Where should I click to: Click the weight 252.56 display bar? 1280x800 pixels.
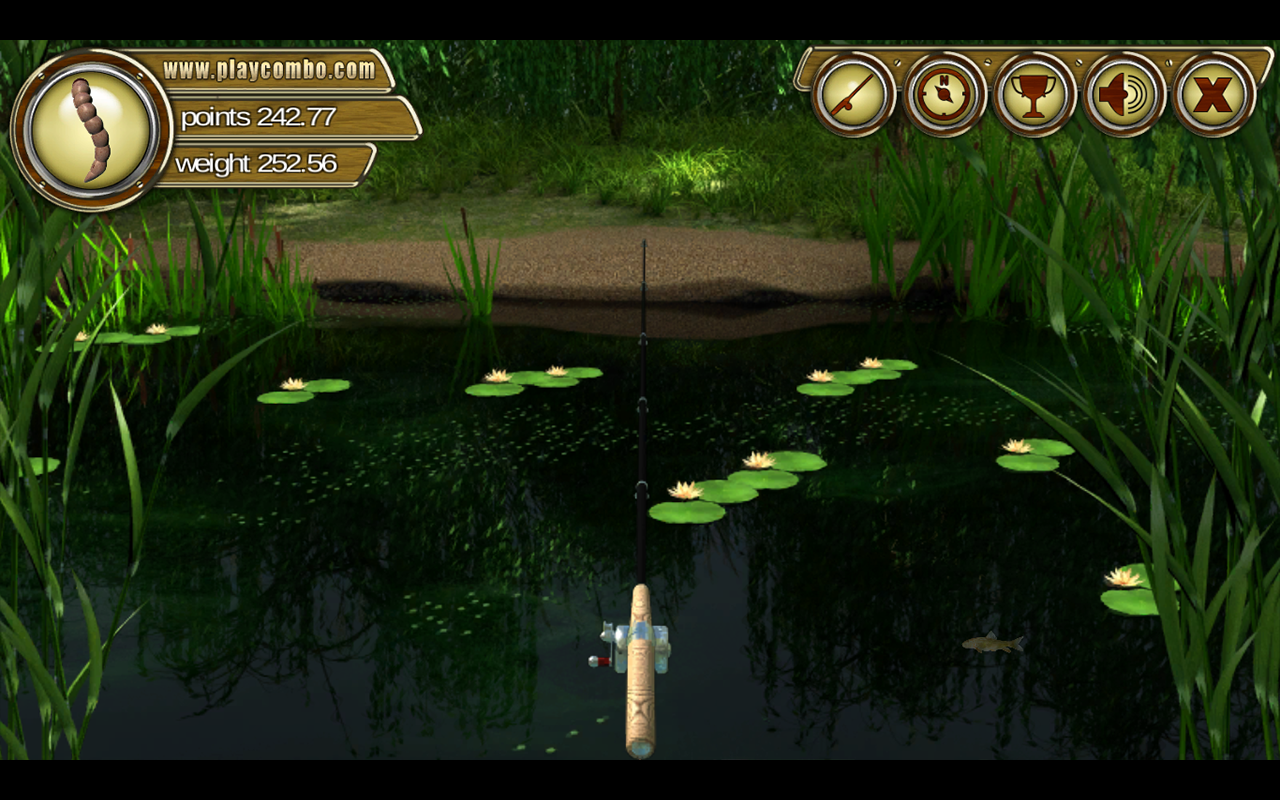(x=258, y=163)
